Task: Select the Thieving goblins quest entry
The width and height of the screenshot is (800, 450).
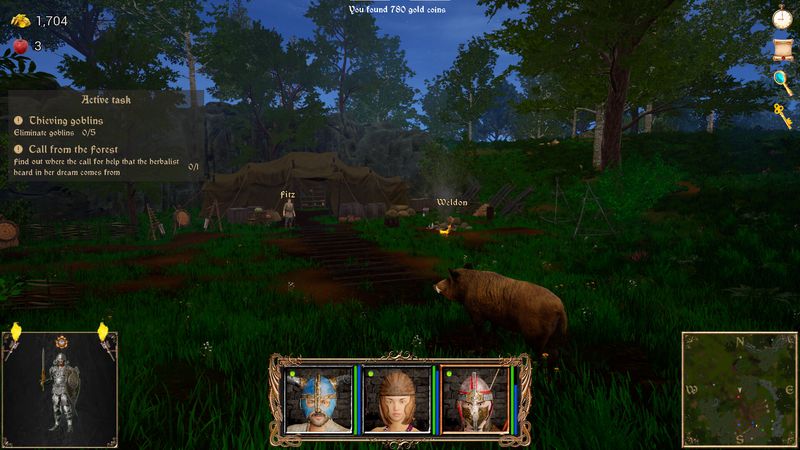Action: (66, 120)
